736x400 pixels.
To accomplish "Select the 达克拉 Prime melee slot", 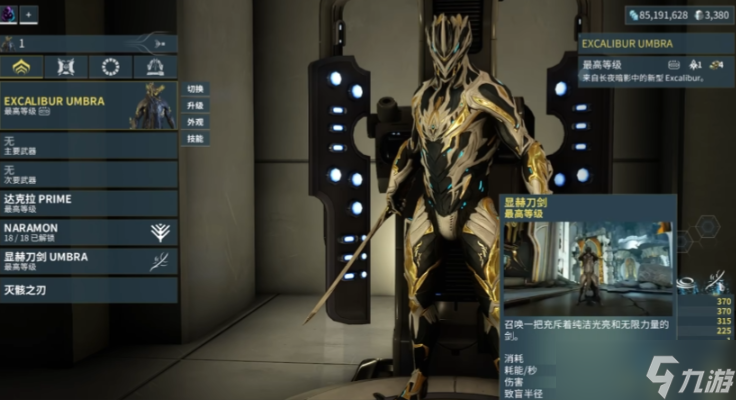I will pyautogui.click(x=88, y=203).
